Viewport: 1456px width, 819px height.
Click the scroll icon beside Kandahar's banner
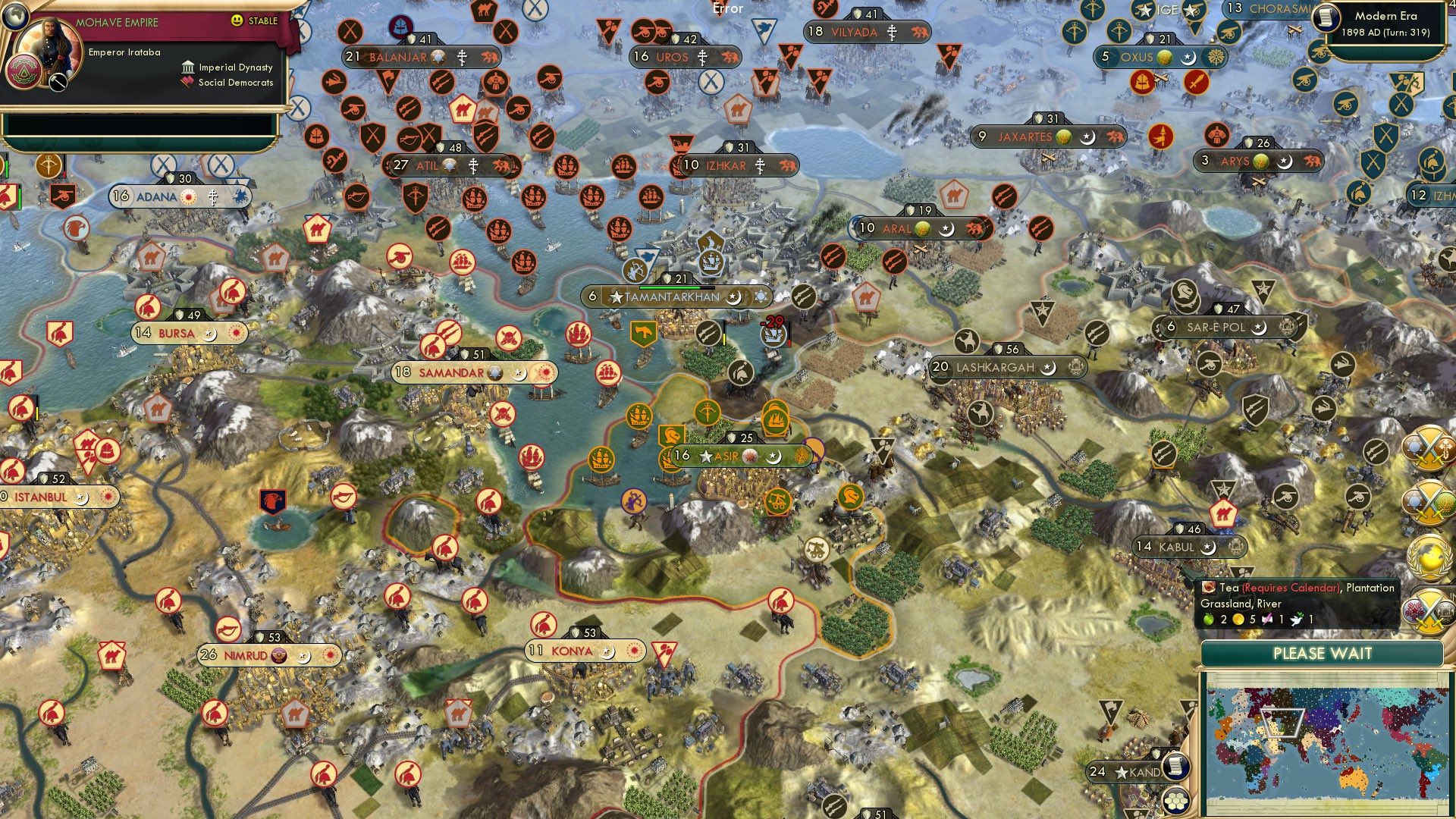tap(1175, 766)
